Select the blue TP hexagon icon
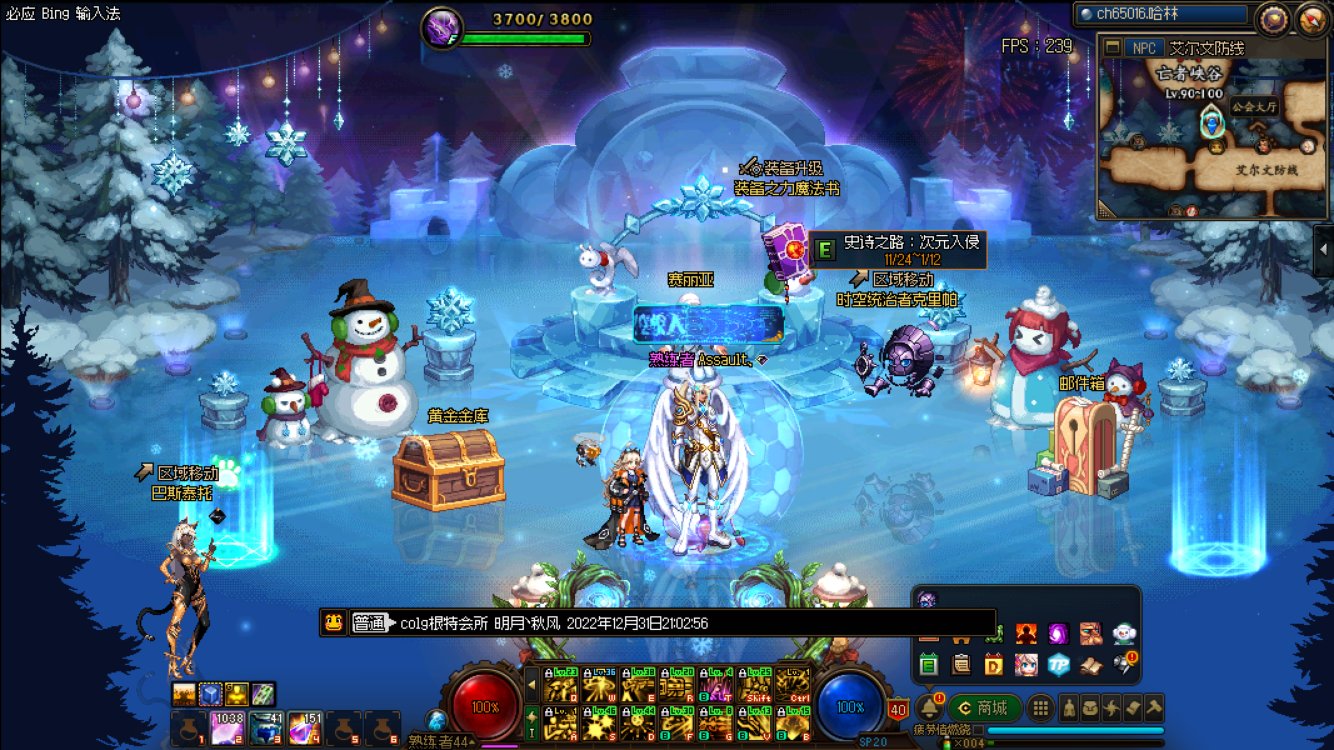 point(1058,664)
